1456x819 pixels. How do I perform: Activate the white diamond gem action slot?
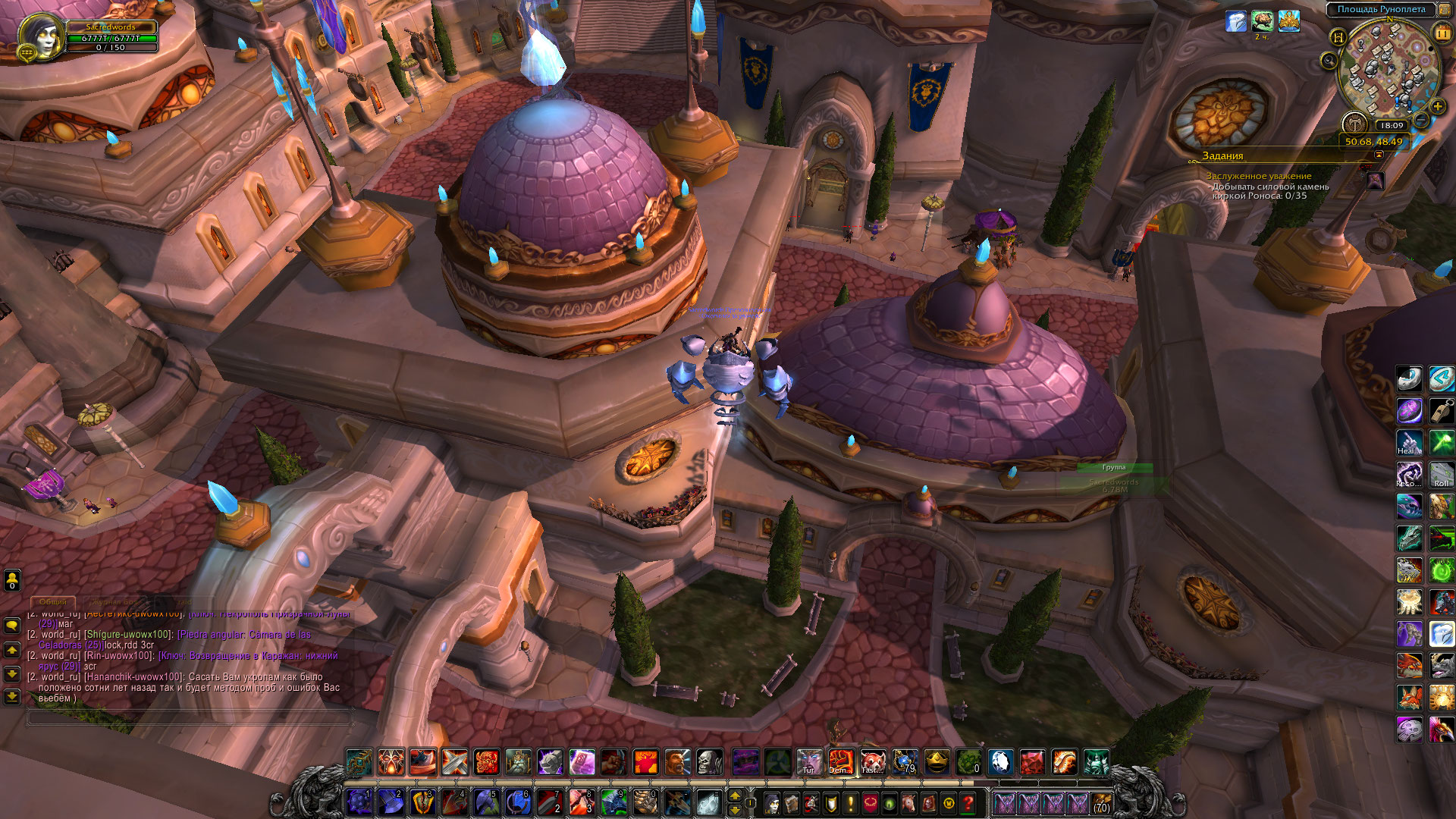click(x=1000, y=762)
